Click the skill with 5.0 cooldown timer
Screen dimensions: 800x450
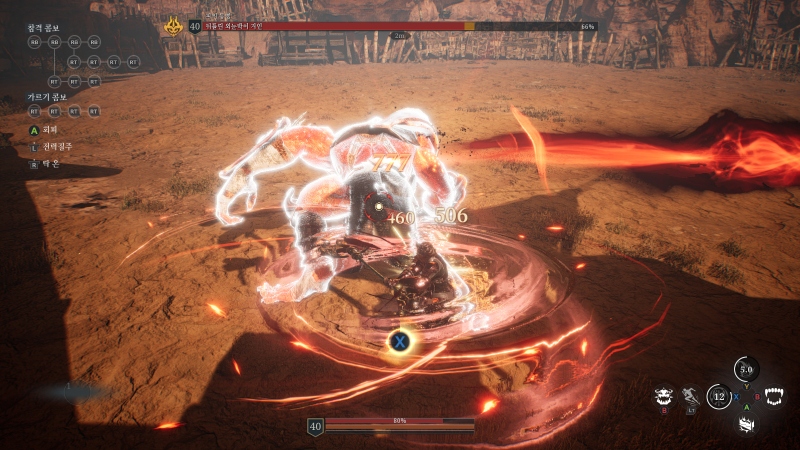[745, 369]
